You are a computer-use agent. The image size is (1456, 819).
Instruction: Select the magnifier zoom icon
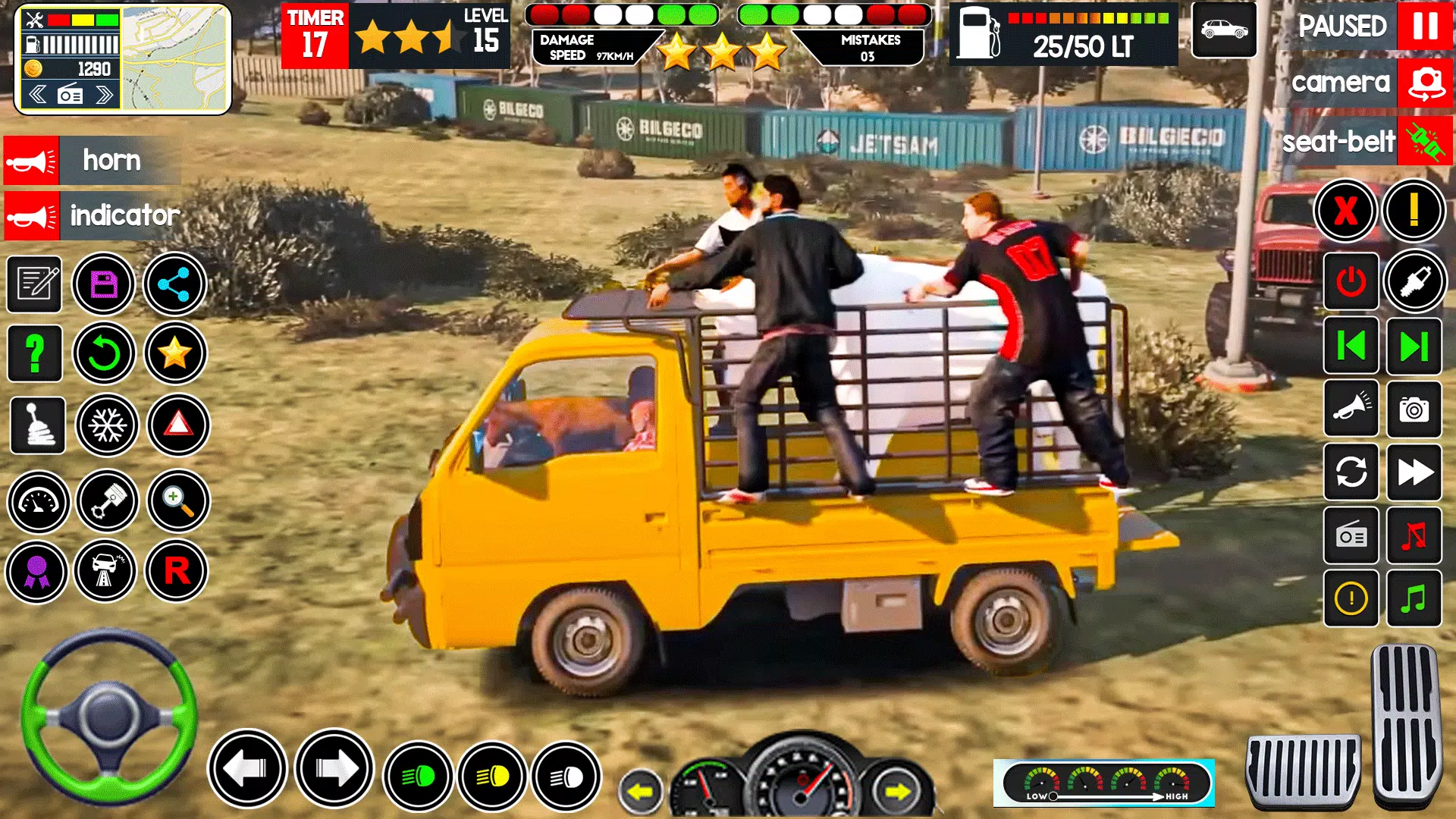(177, 502)
